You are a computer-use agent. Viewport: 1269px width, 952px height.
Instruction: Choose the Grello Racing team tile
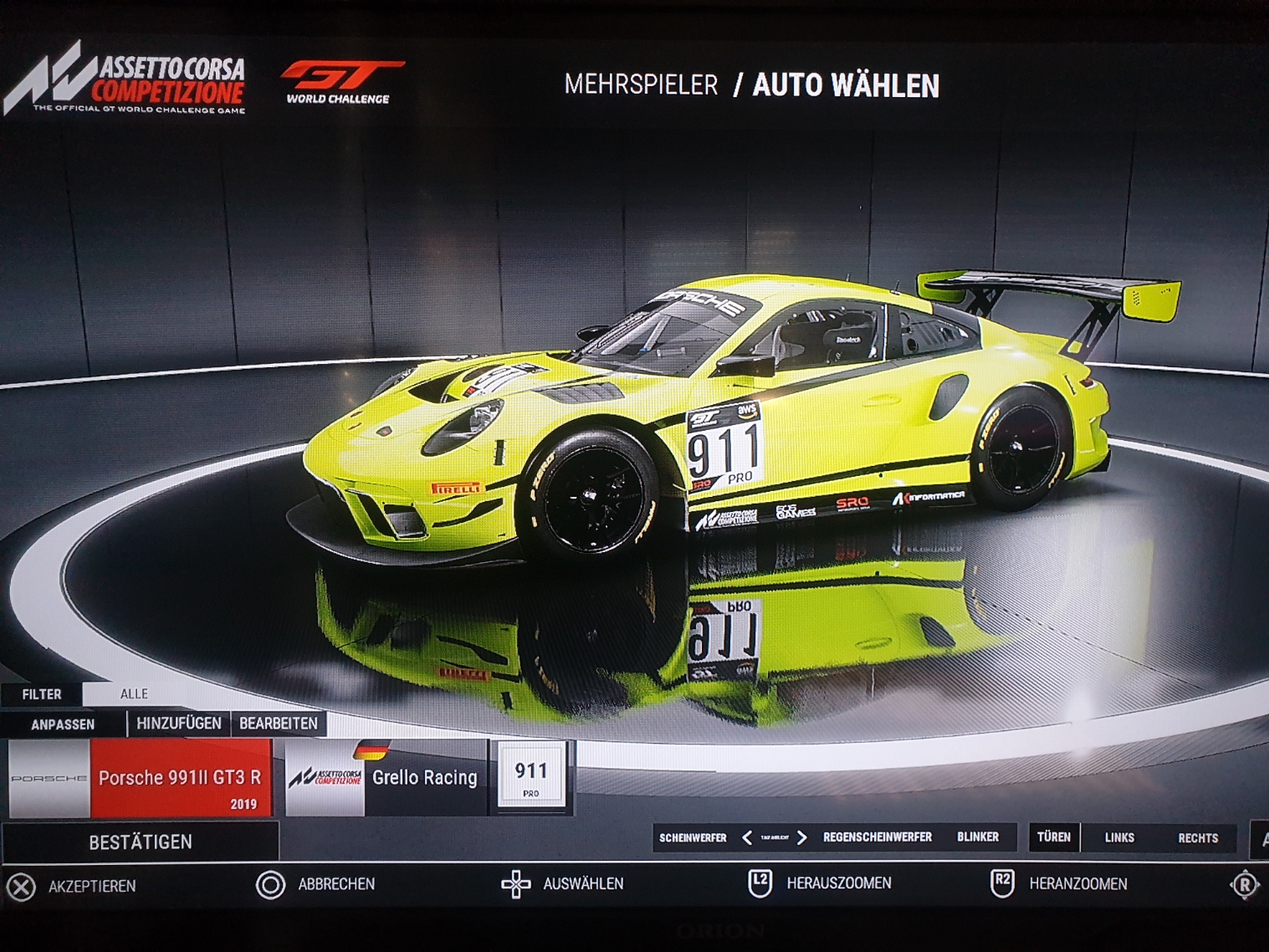[386, 778]
